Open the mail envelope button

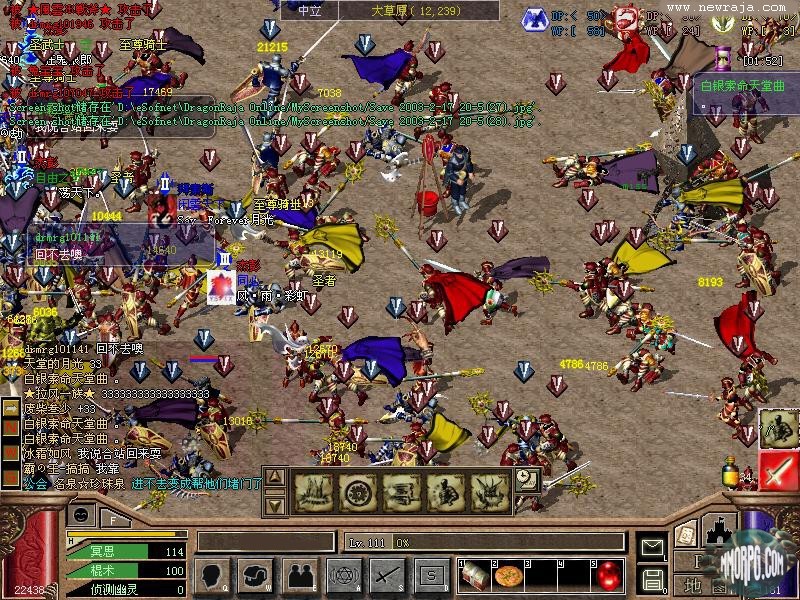tap(653, 547)
